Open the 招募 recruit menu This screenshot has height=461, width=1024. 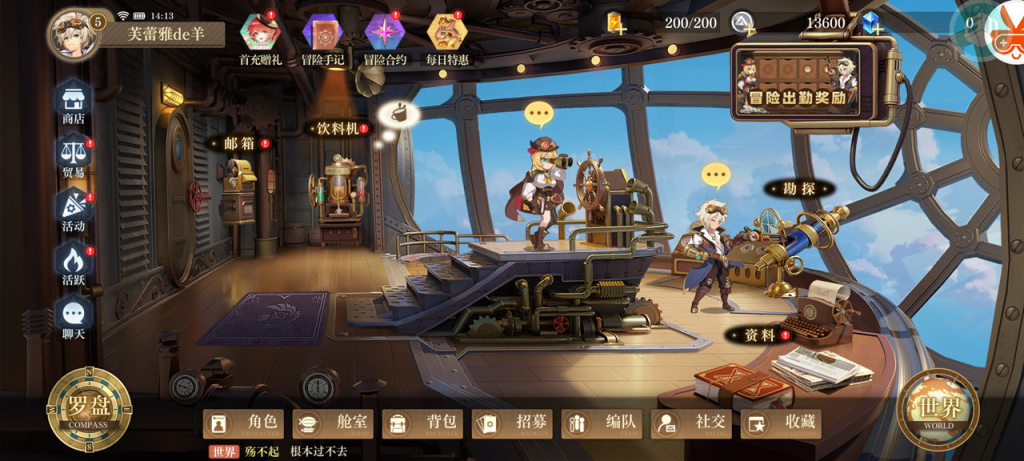coord(512,423)
